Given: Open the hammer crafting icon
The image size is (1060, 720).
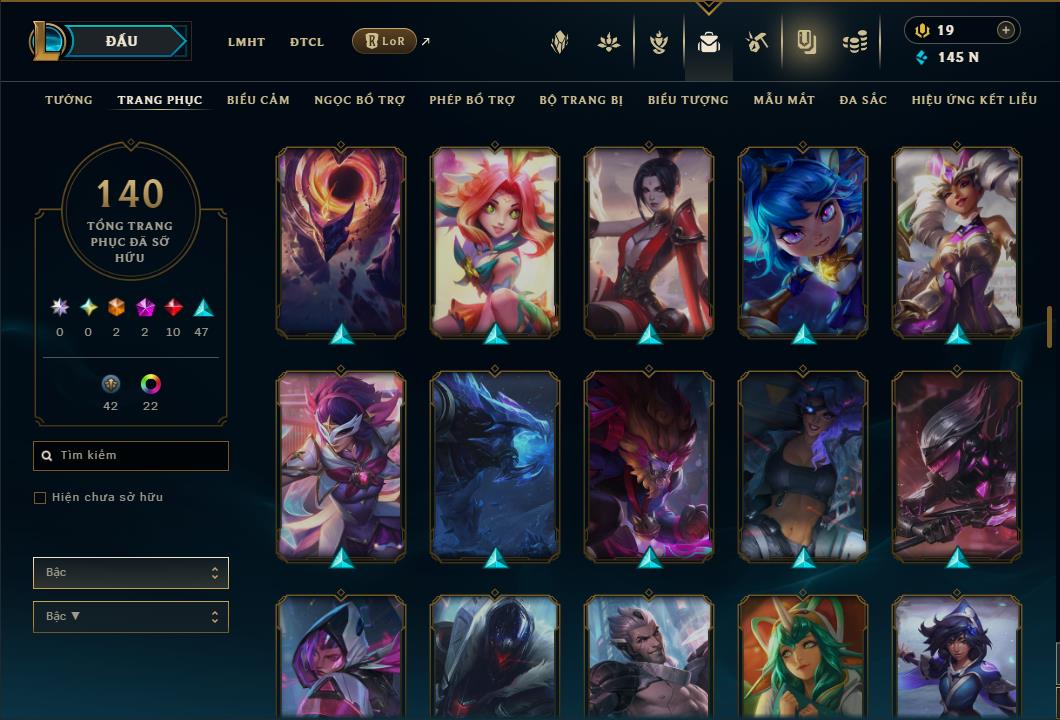Looking at the screenshot, I should tap(756, 42).
